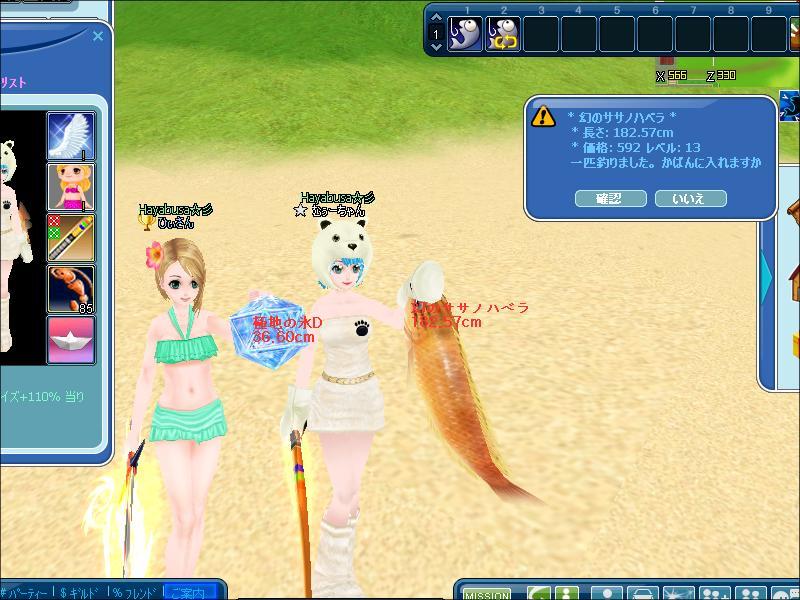The image size is (800, 600).
Task: Switch to the ご案内 tab
Action: (190, 592)
